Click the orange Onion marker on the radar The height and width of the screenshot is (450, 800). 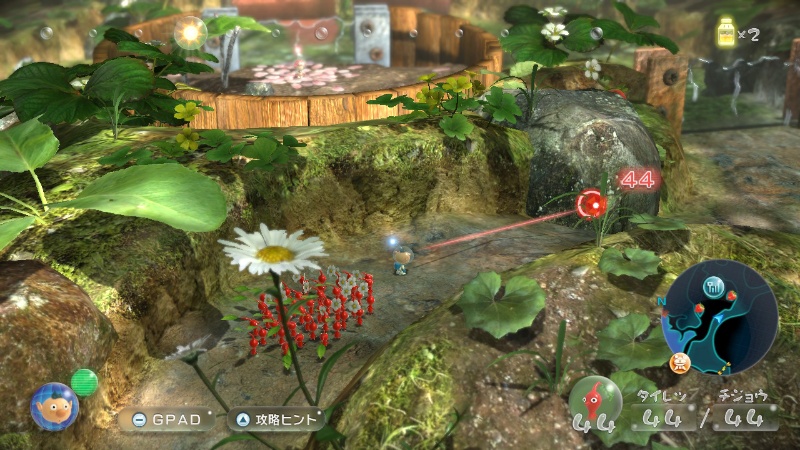682,359
